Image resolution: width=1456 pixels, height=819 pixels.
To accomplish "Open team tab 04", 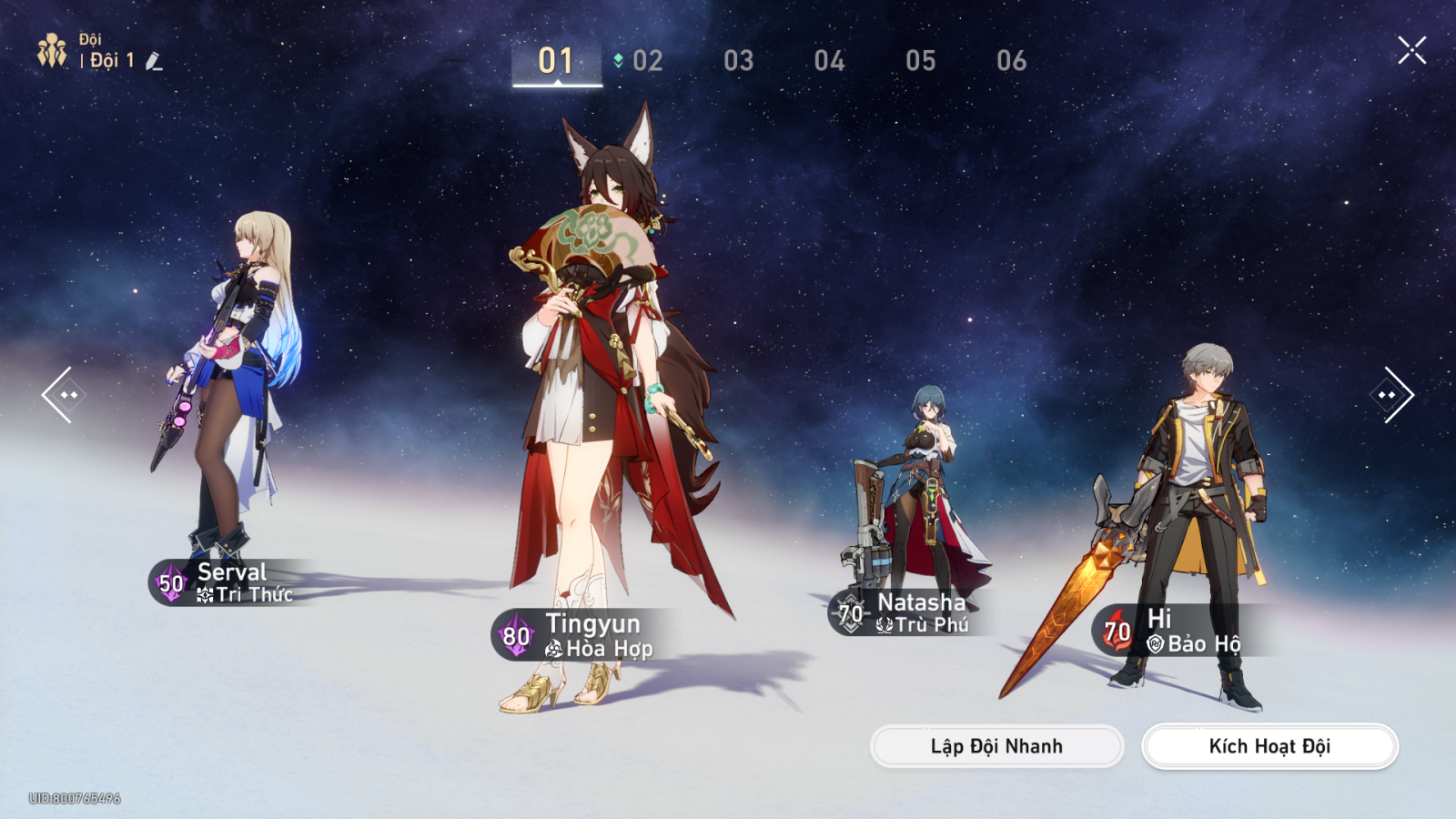I will click(829, 61).
